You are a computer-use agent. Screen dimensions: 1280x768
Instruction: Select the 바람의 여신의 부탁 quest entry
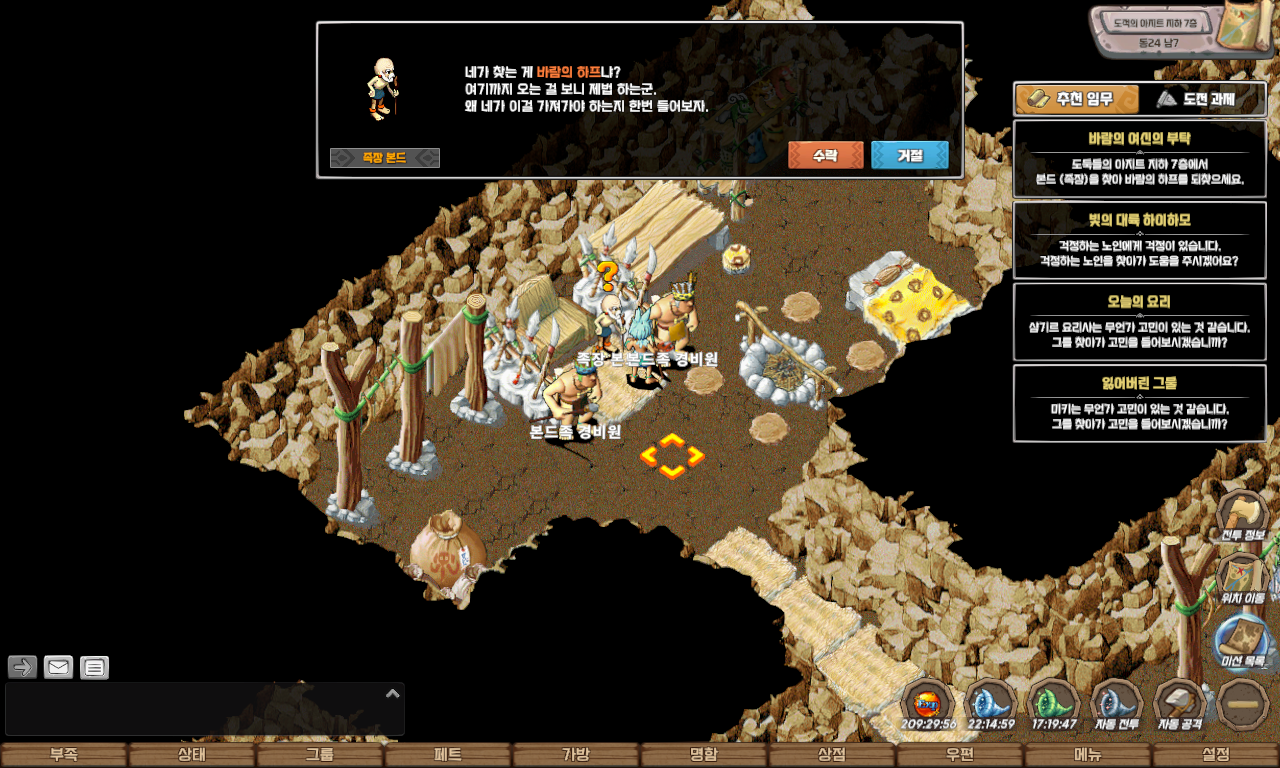pyautogui.click(x=1140, y=158)
